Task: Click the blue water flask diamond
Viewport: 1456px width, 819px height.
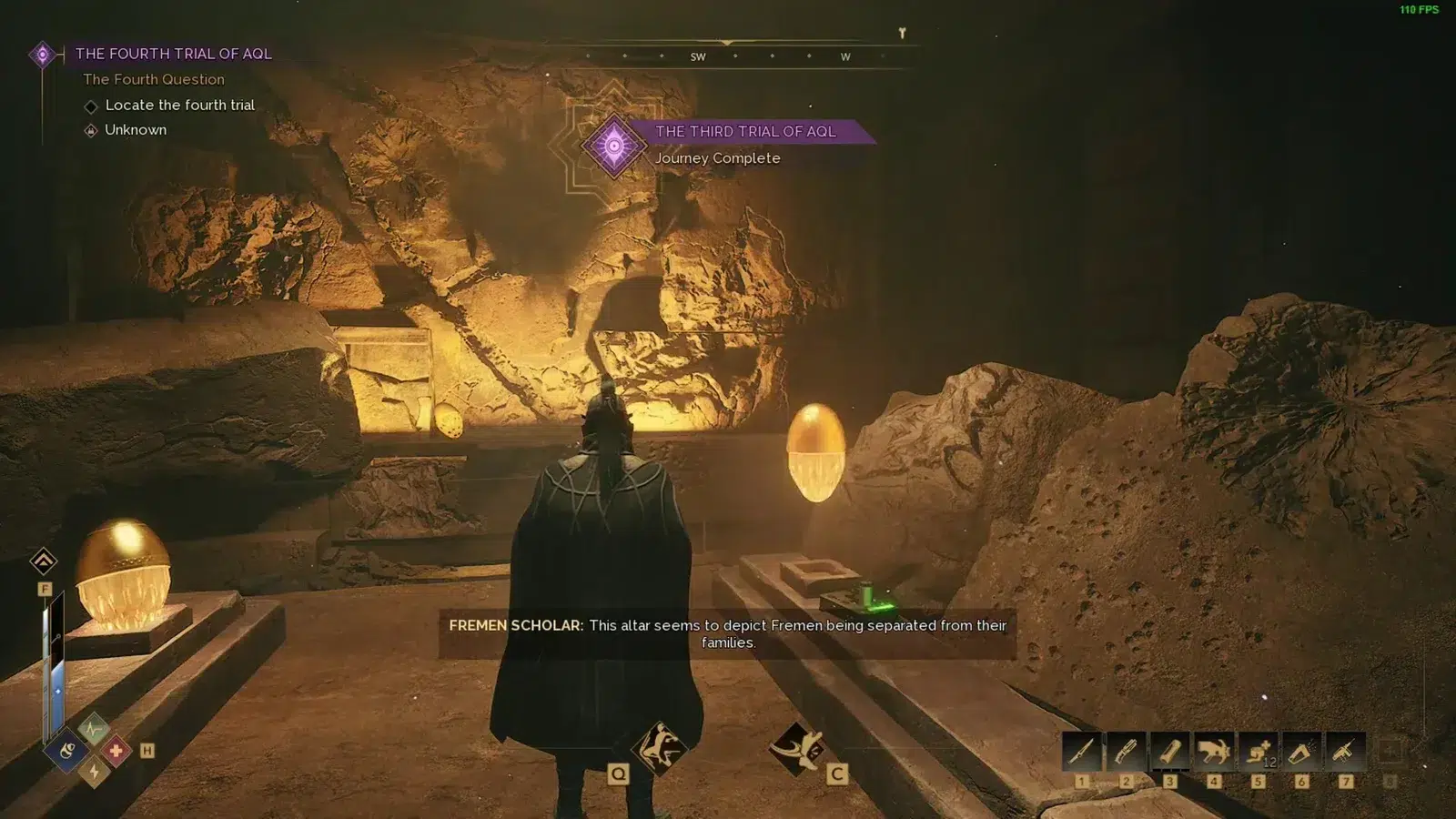Action: coord(68,751)
